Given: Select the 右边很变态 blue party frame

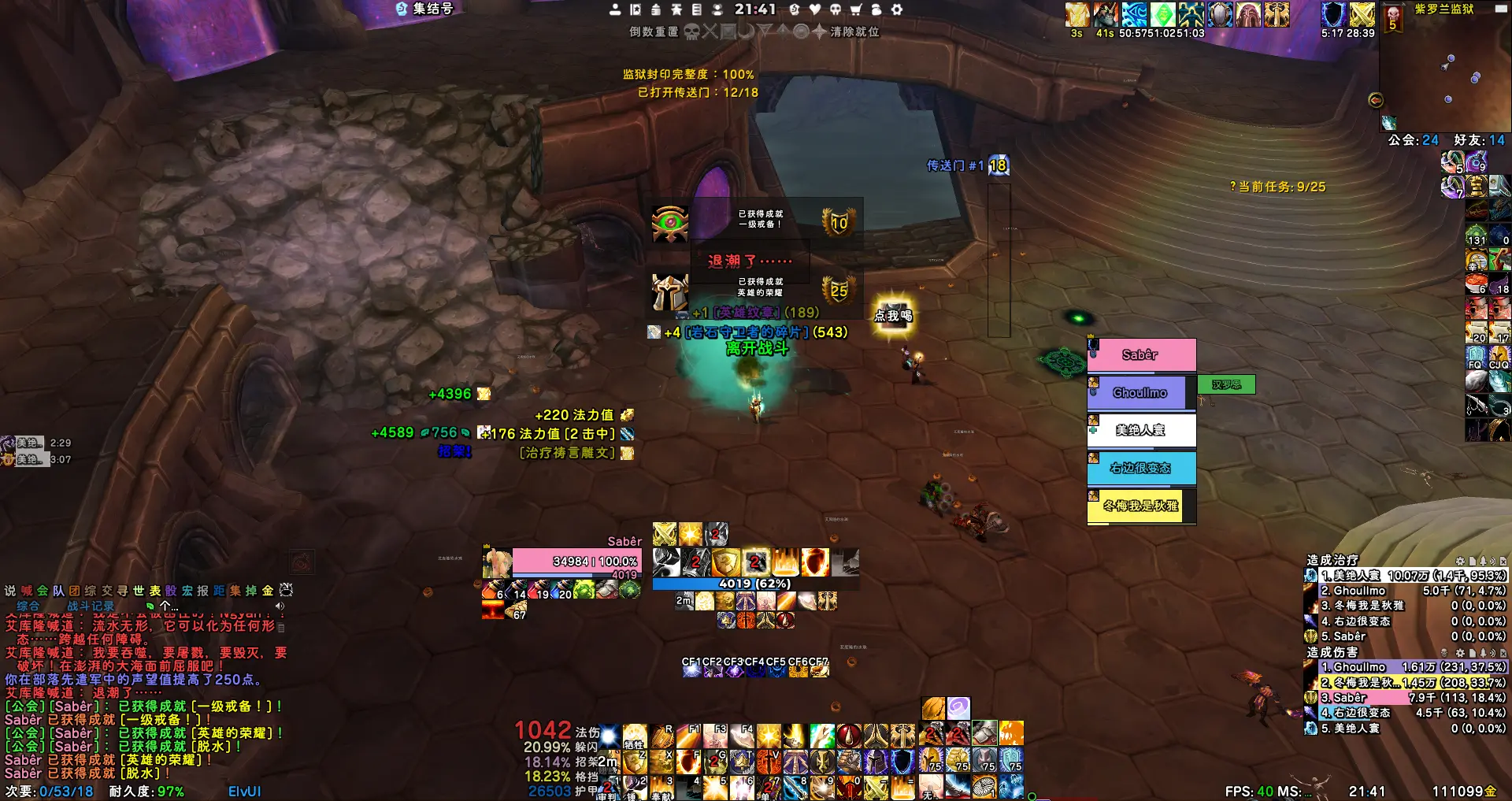Looking at the screenshot, I should (x=1140, y=468).
